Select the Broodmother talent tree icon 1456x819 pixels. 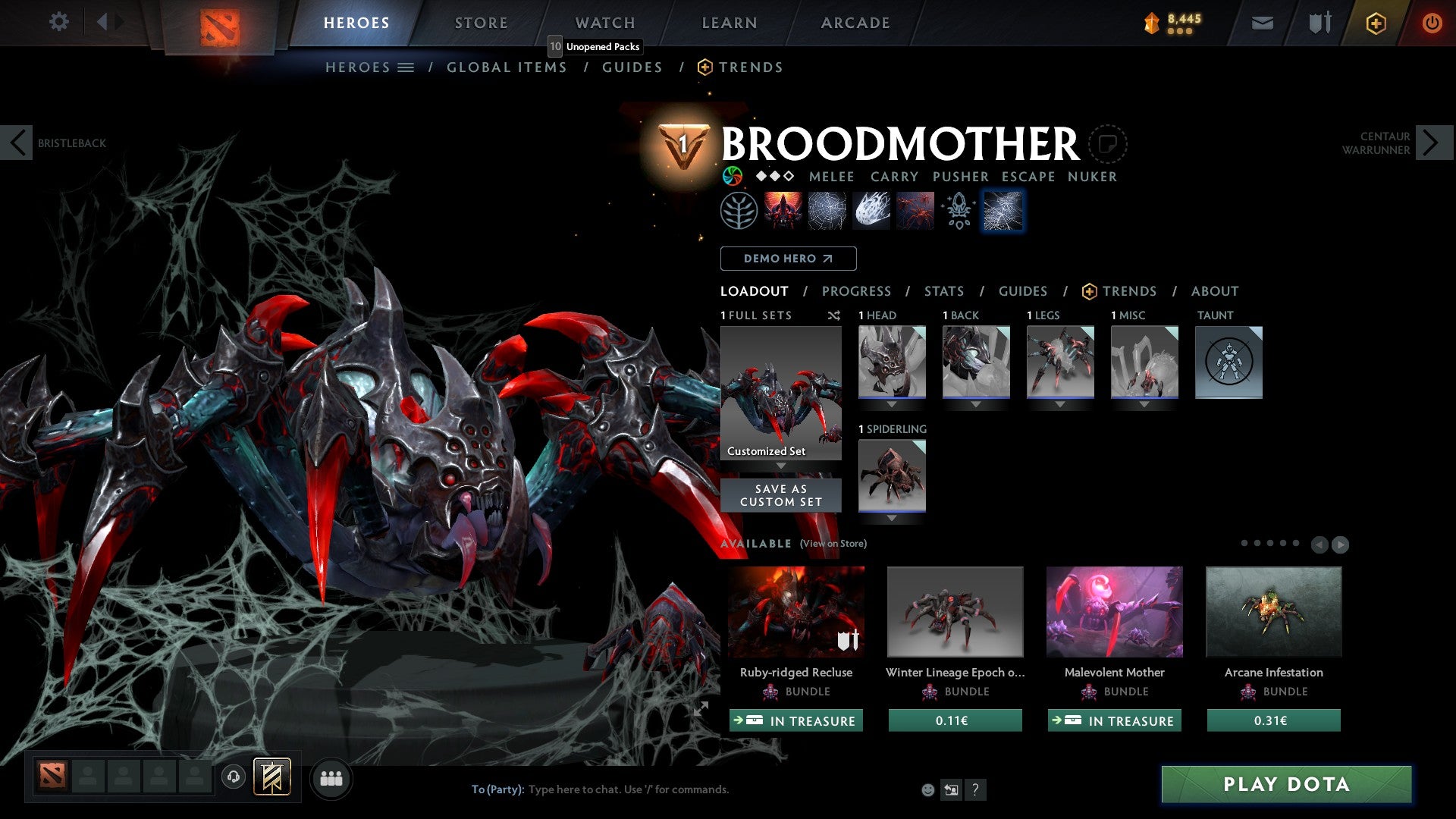tap(739, 210)
